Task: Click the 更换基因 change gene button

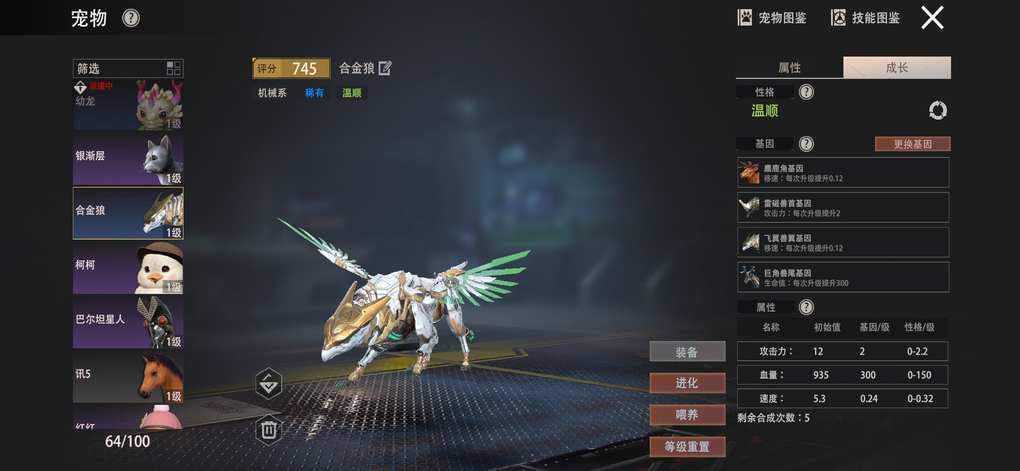Action: 912,144
